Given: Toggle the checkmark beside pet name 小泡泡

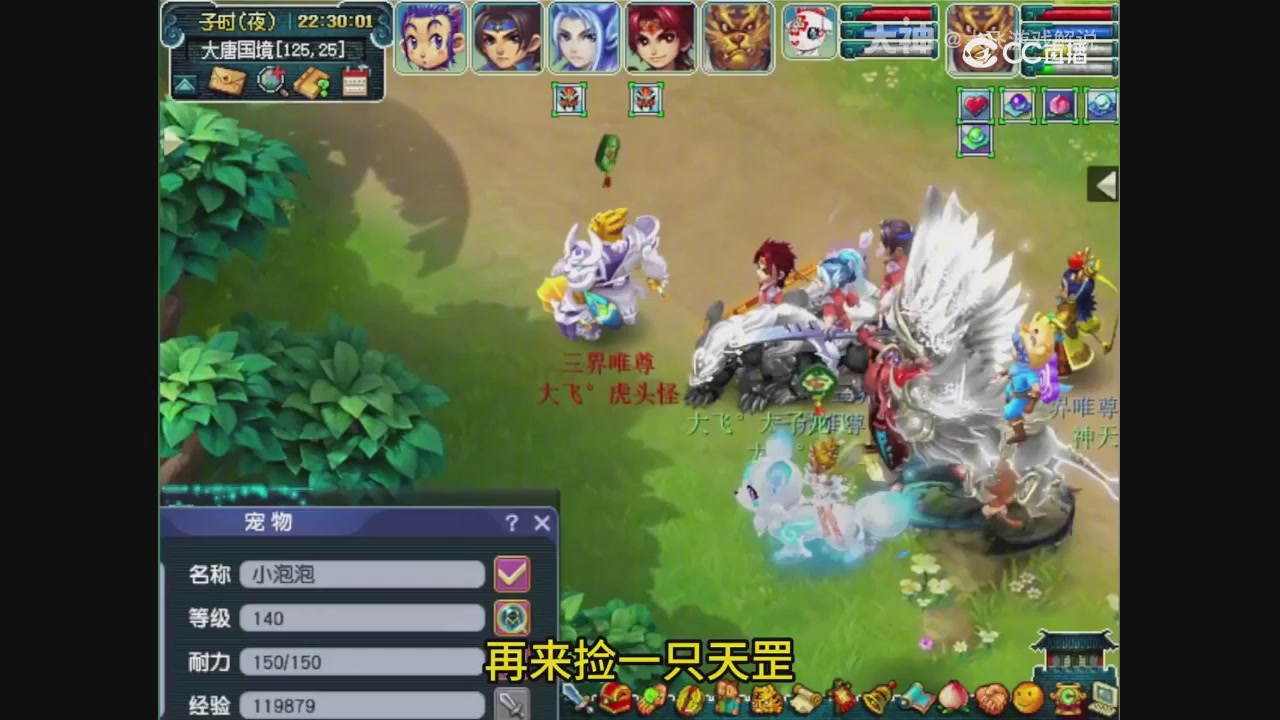Looking at the screenshot, I should 512,574.
